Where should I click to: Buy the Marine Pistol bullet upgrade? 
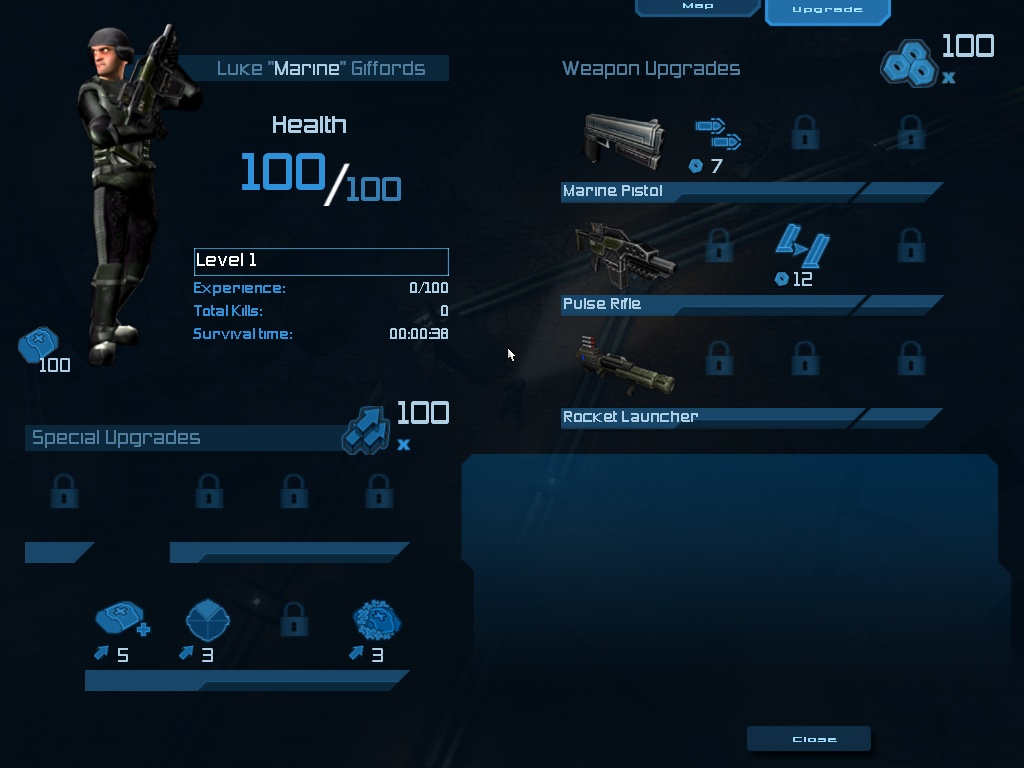tap(718, 134)
